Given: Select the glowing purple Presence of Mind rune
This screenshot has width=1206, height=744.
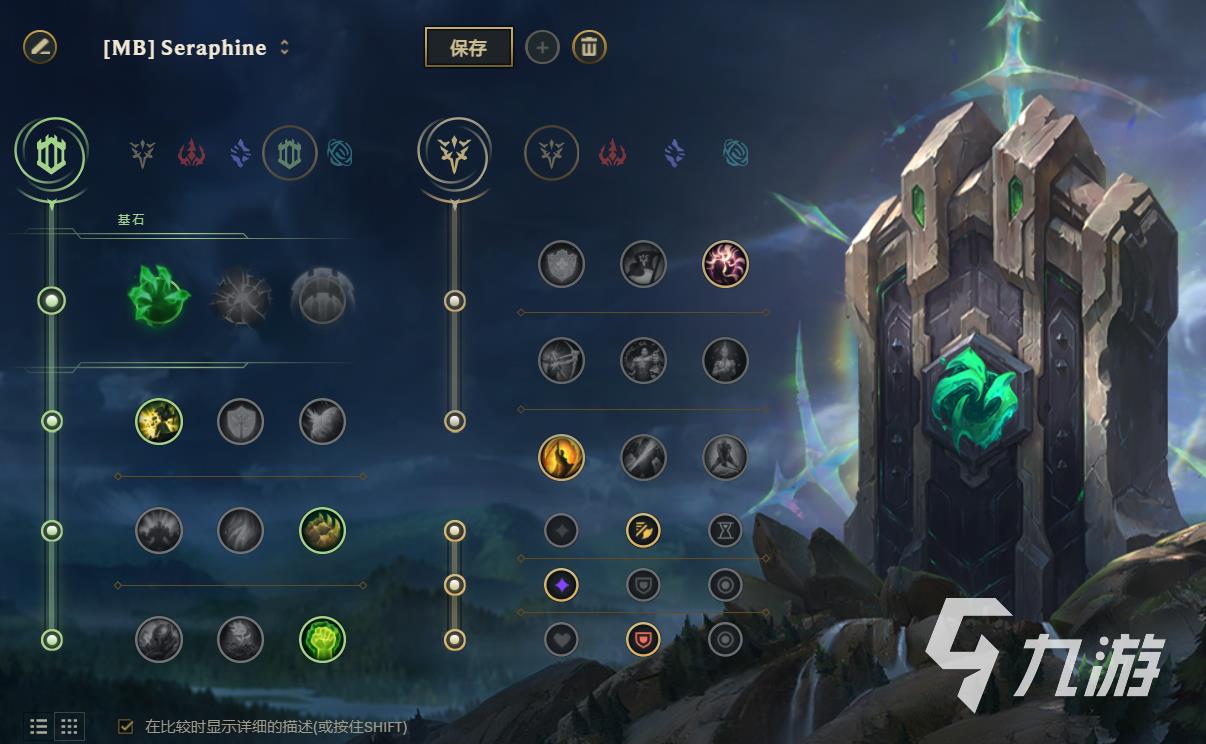Looking at the screenshot, I should [x=725, y=263].
